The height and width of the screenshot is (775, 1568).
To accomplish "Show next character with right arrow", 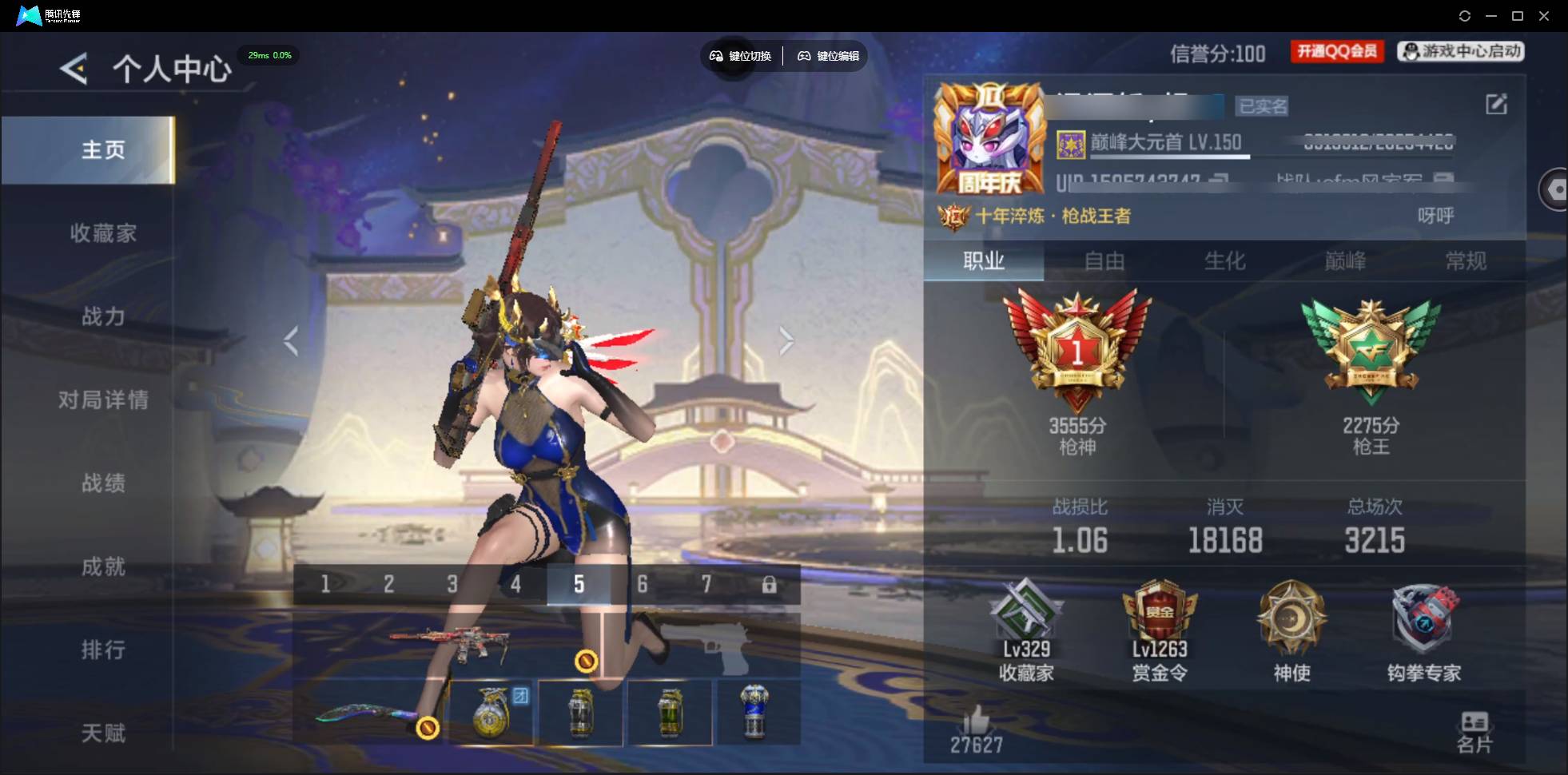I will pyautogui.click(x=786, y=341).
